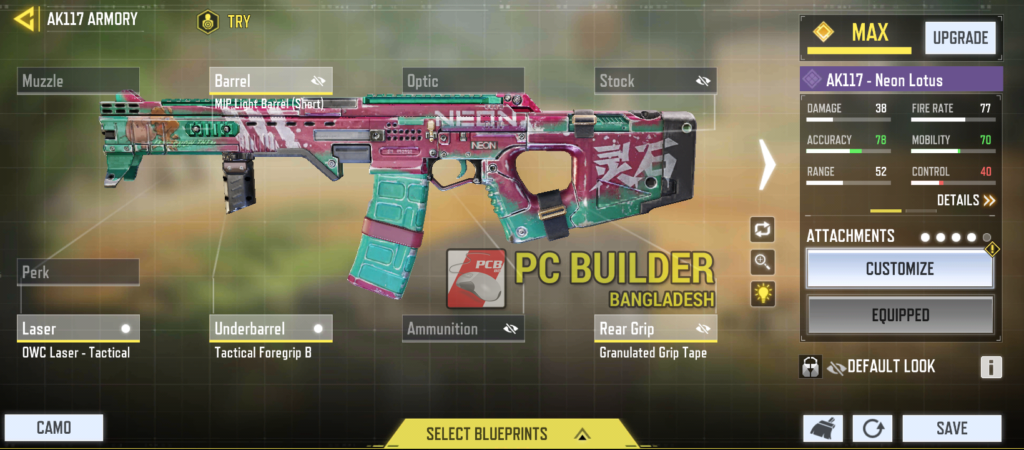The height and width of the screenshot is (450, 1024).
Task: Expand weapon stat DETAILS
Action: click(x=966, y=200)
